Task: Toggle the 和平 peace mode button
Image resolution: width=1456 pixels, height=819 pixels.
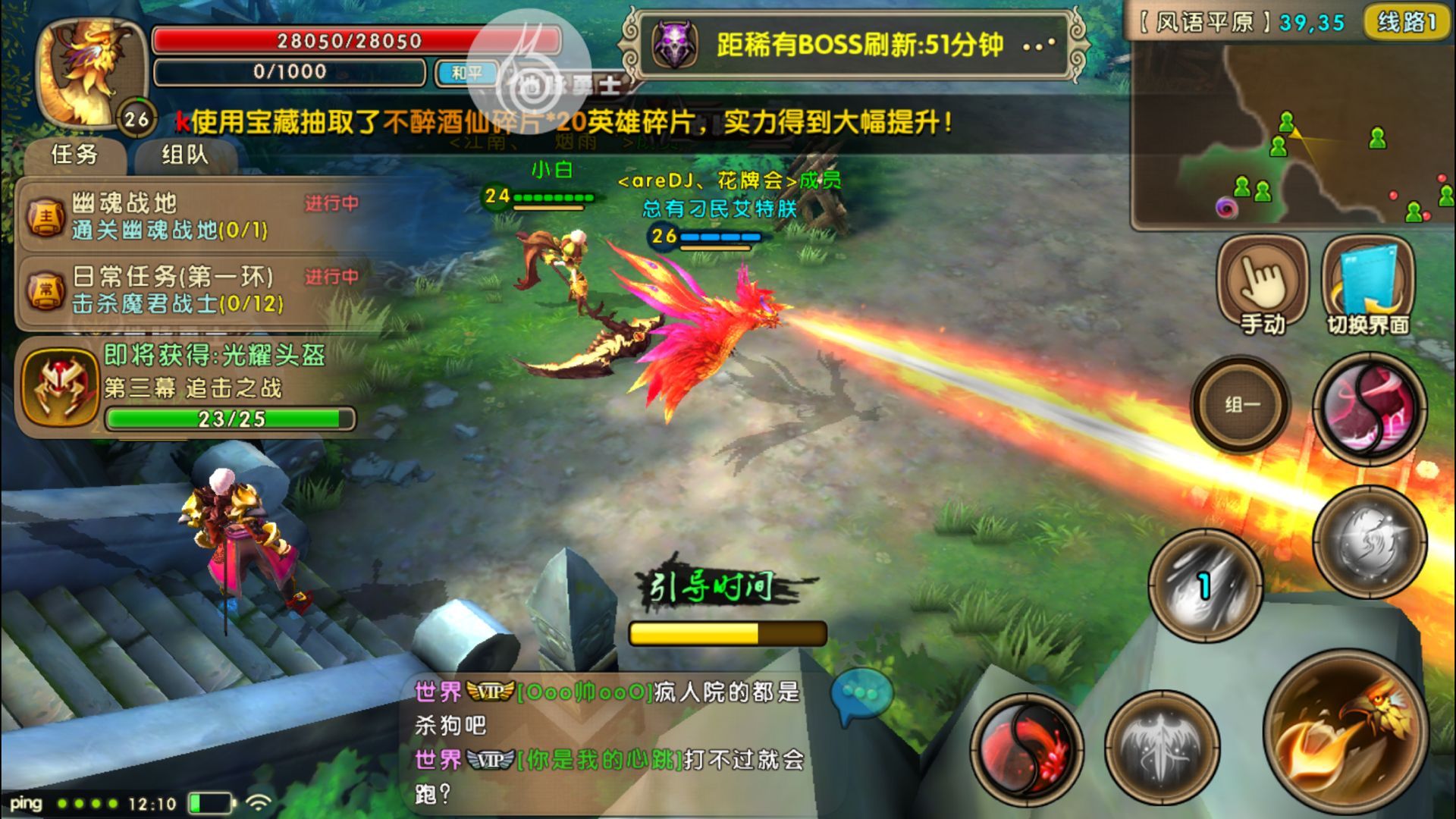Action: point(466,73)
